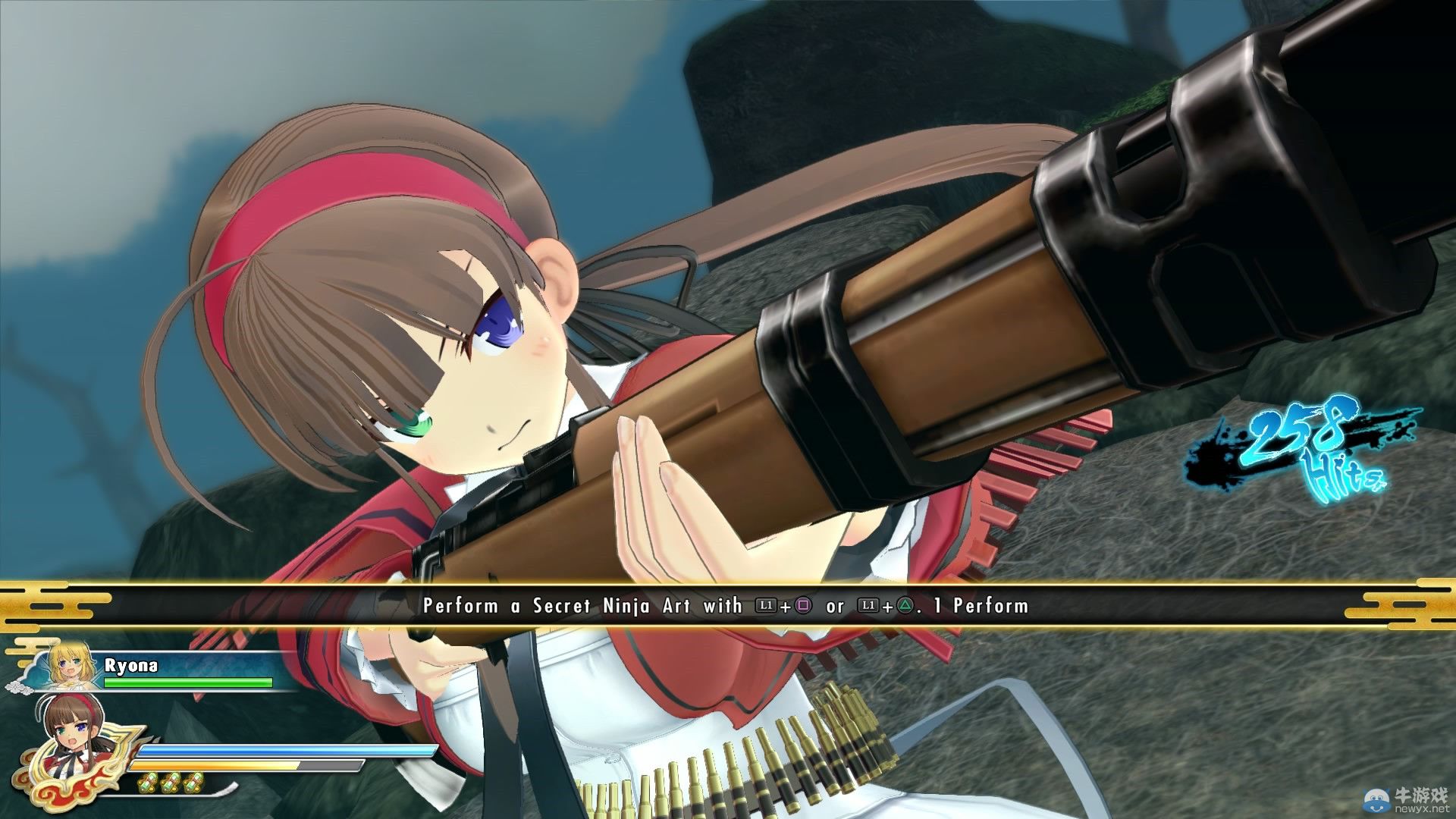Click the Ryona name label
This screenshot has width=1456, height=819.
130,665
